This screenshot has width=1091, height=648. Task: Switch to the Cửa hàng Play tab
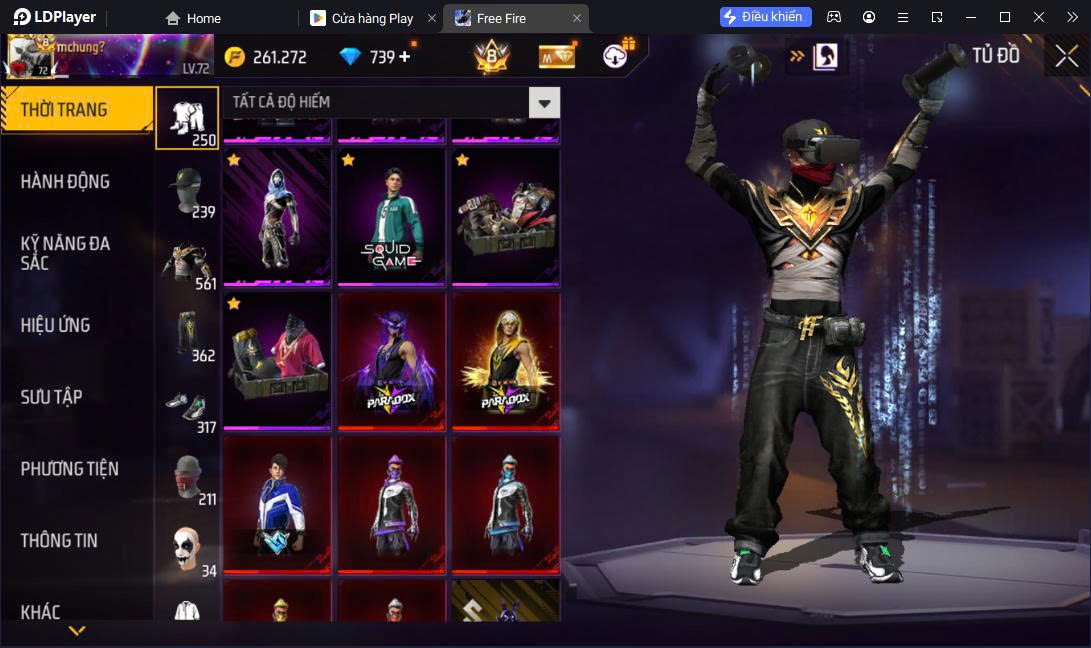371,18
